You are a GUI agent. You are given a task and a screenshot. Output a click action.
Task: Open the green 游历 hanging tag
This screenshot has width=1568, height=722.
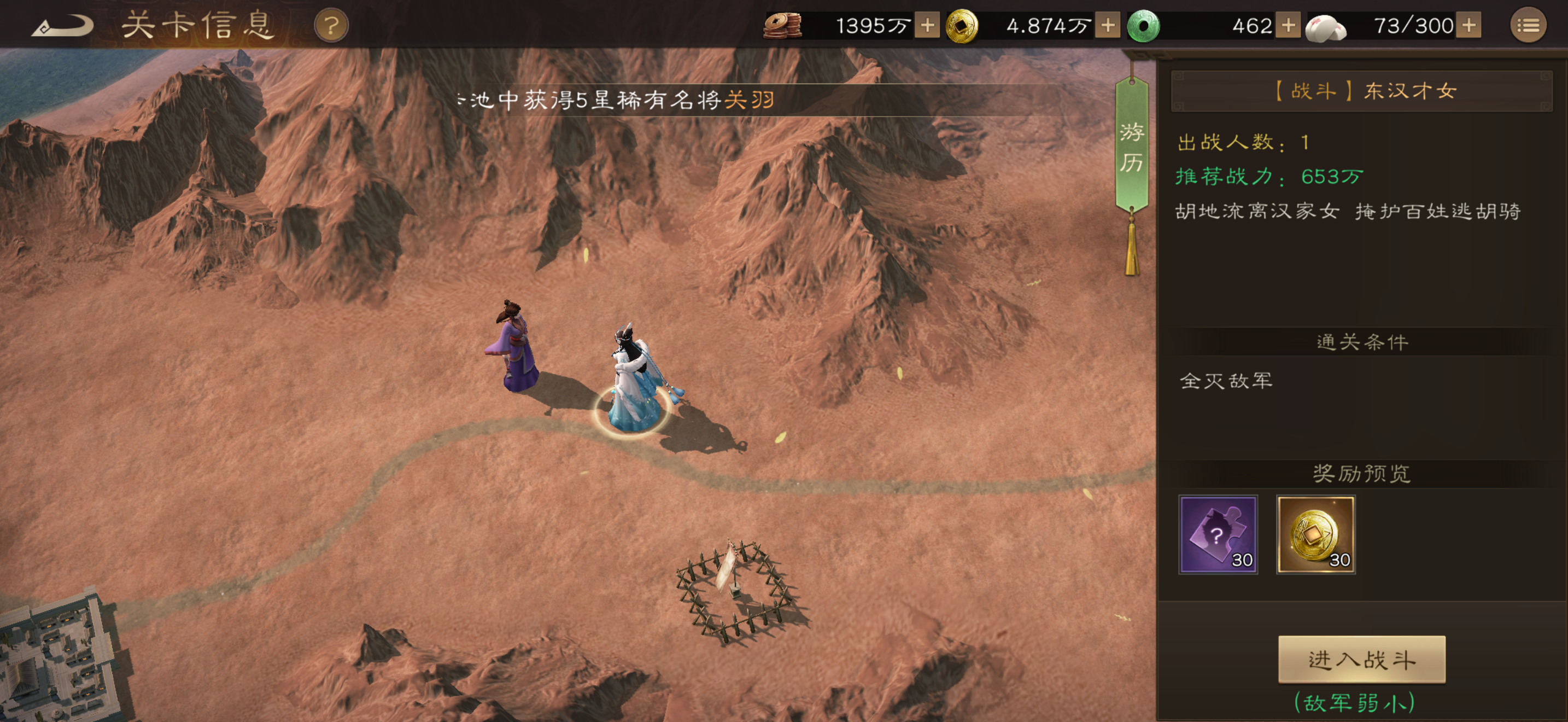(1132, 147)
